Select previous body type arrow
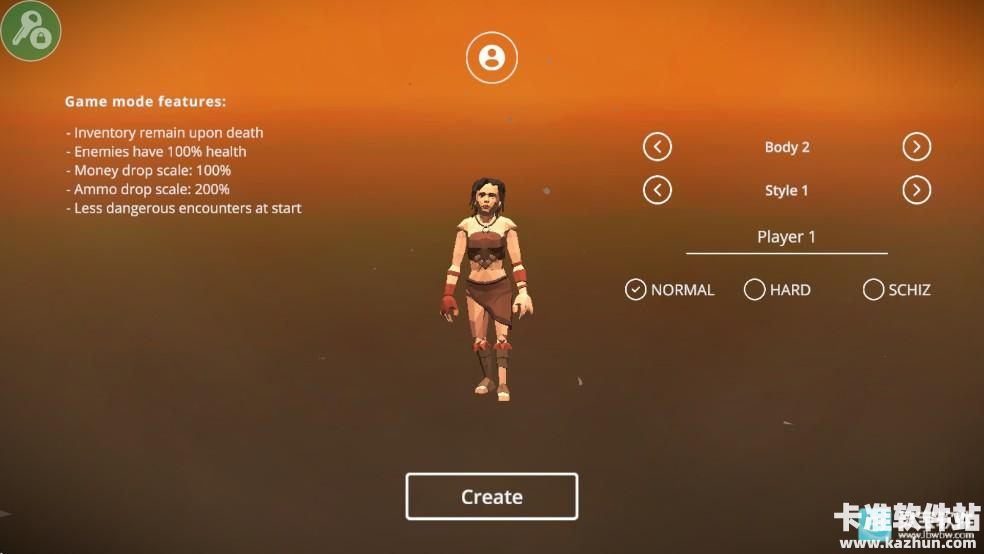The height and width of the screenshot is (554, 984). point(657,147)
